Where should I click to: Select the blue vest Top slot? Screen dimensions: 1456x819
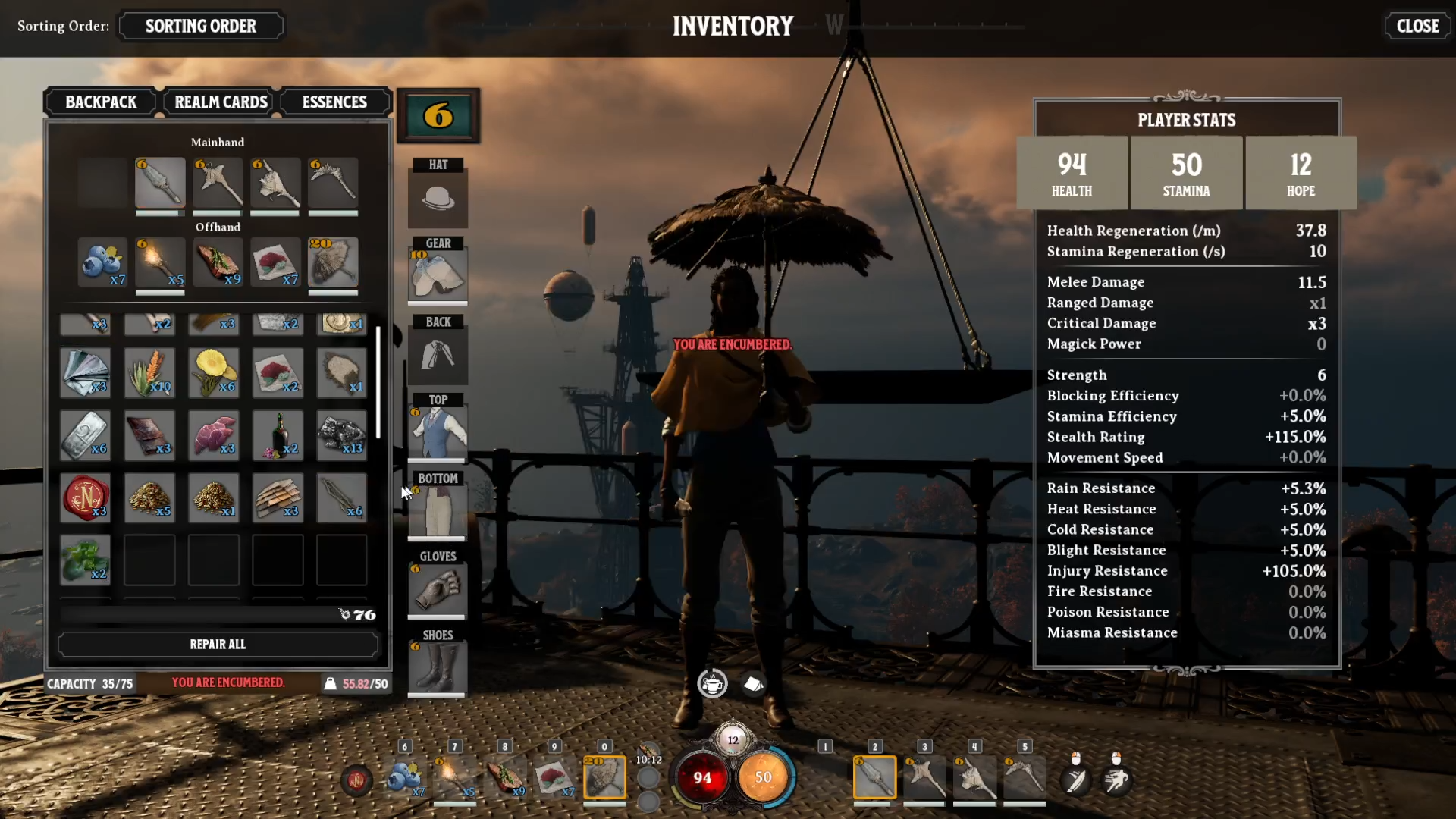(x=438, y=432)
